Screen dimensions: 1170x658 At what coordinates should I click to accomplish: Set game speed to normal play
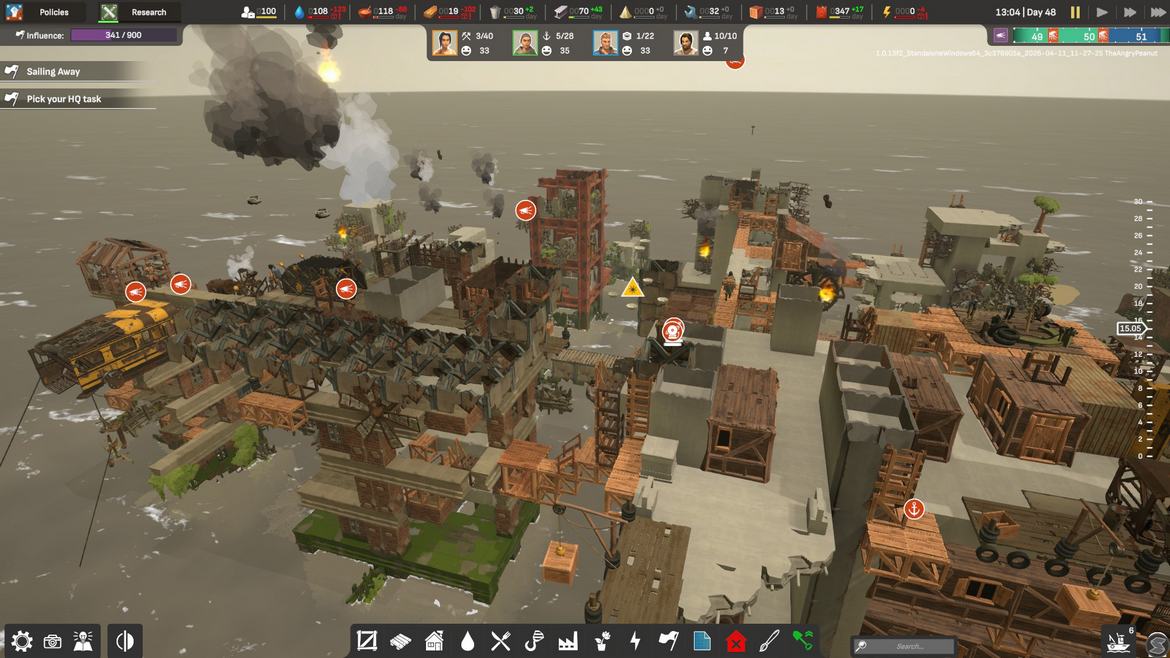1102,12
